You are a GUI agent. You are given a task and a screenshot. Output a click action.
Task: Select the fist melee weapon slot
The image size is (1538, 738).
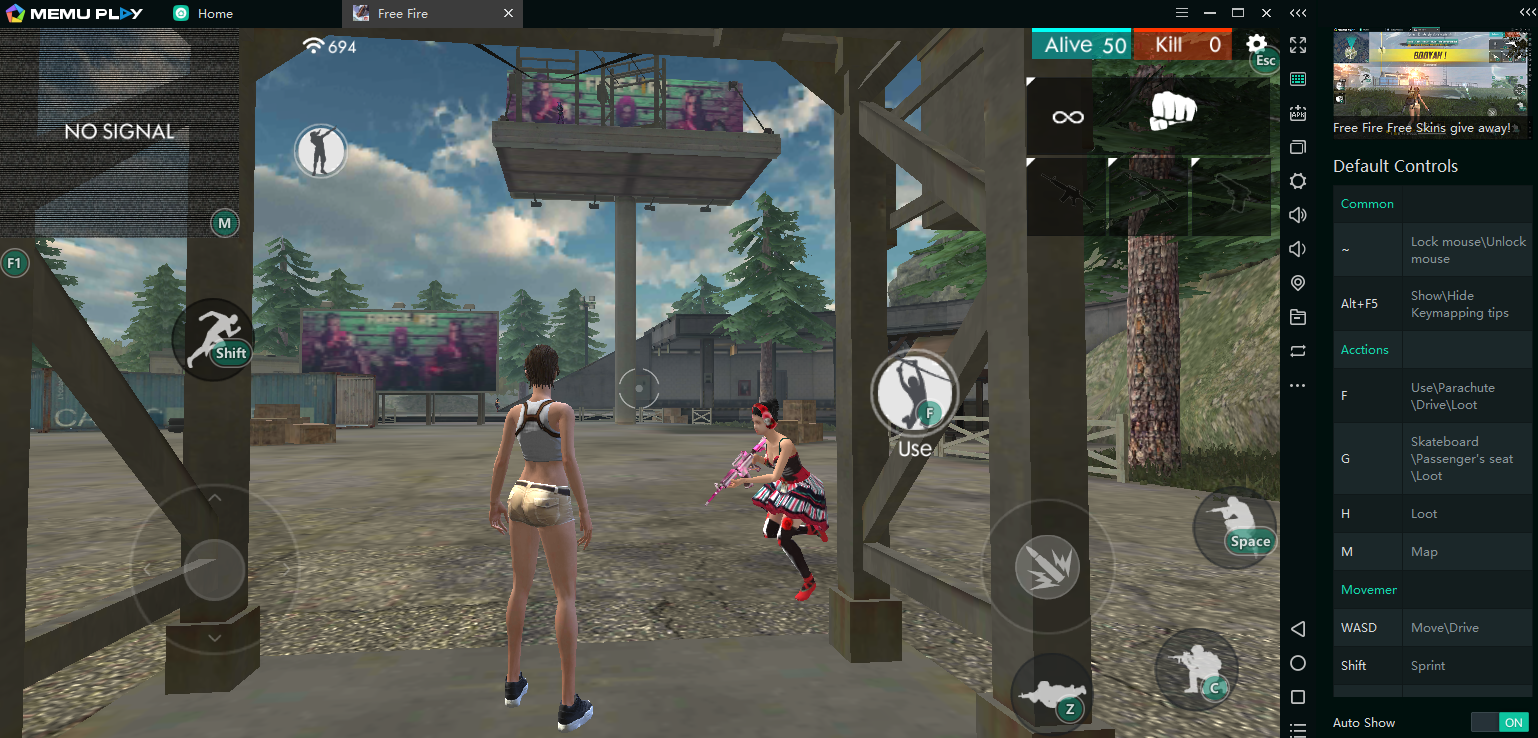pyautogui.click(x=1172, y=111)
